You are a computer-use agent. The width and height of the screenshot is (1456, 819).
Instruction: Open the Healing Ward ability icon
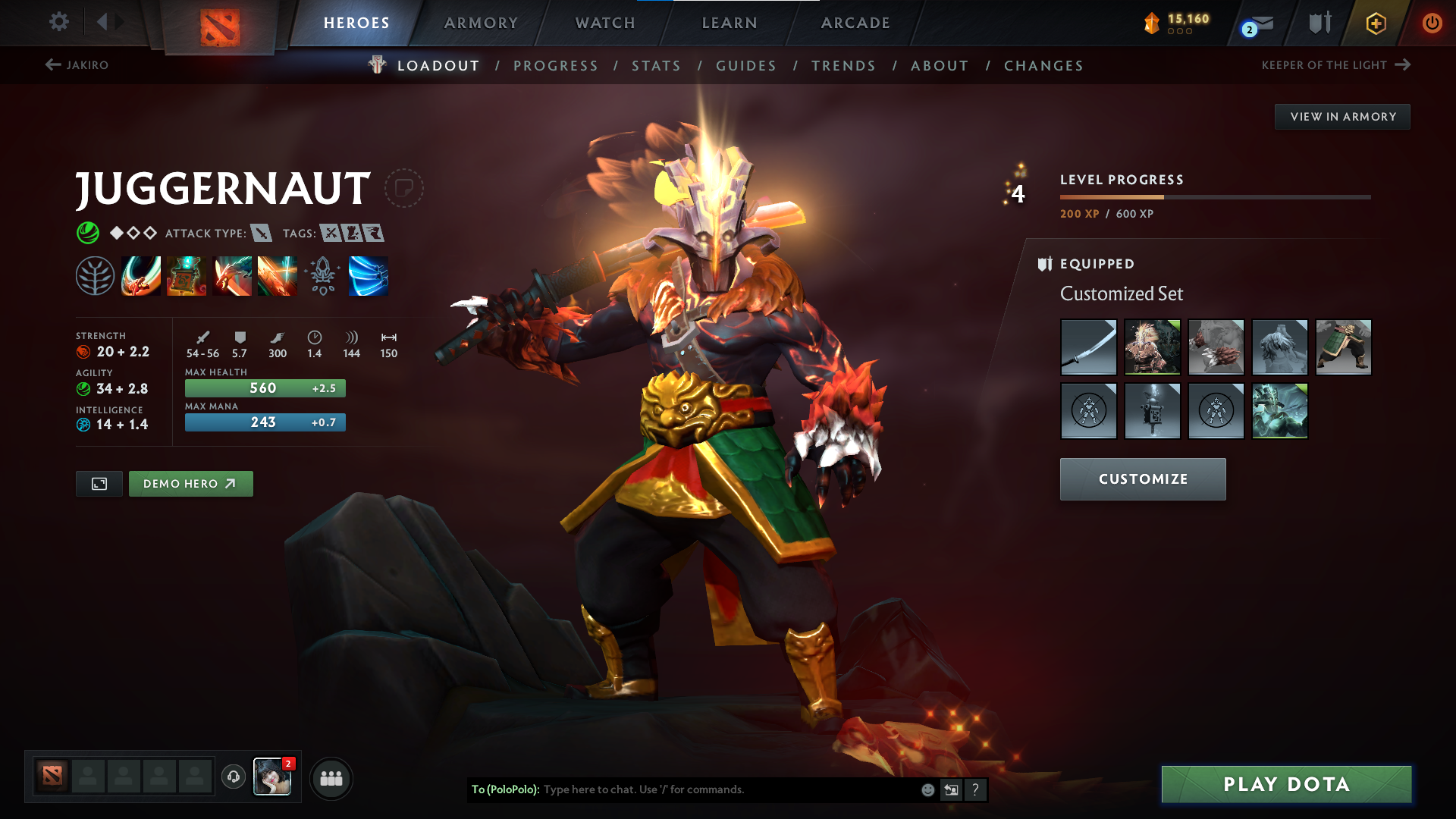[187, 276]
